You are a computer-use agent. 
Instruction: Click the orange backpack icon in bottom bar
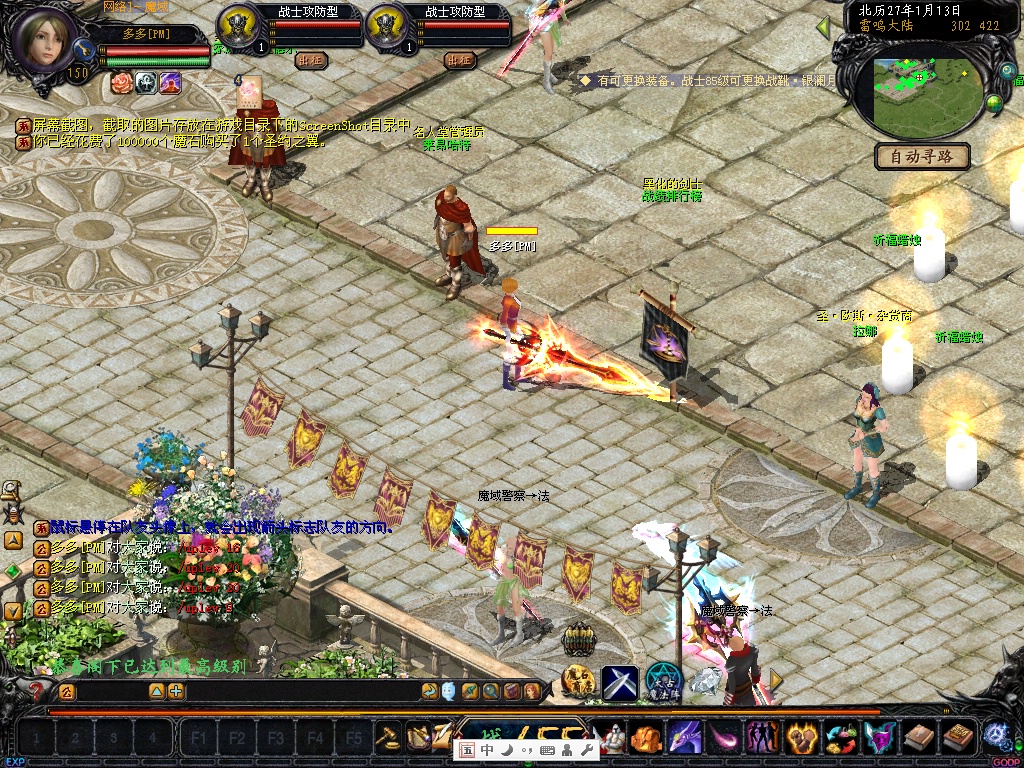pyautogui.click(x=646, y=738)
